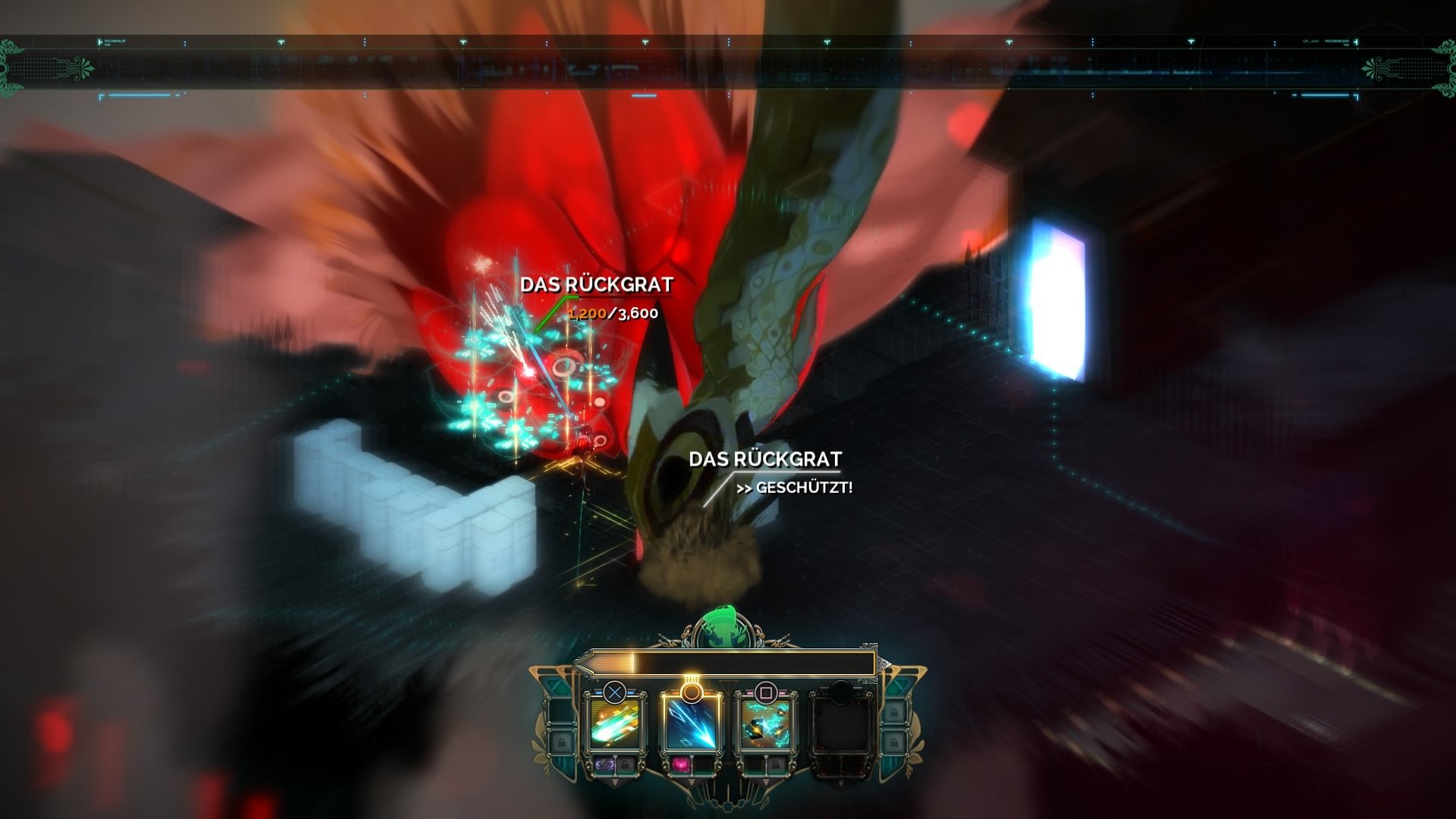This screenshot has width=1456, height=819.
Task: Click the yellow Turn() progress bar
Action: (x=726, y=661)
